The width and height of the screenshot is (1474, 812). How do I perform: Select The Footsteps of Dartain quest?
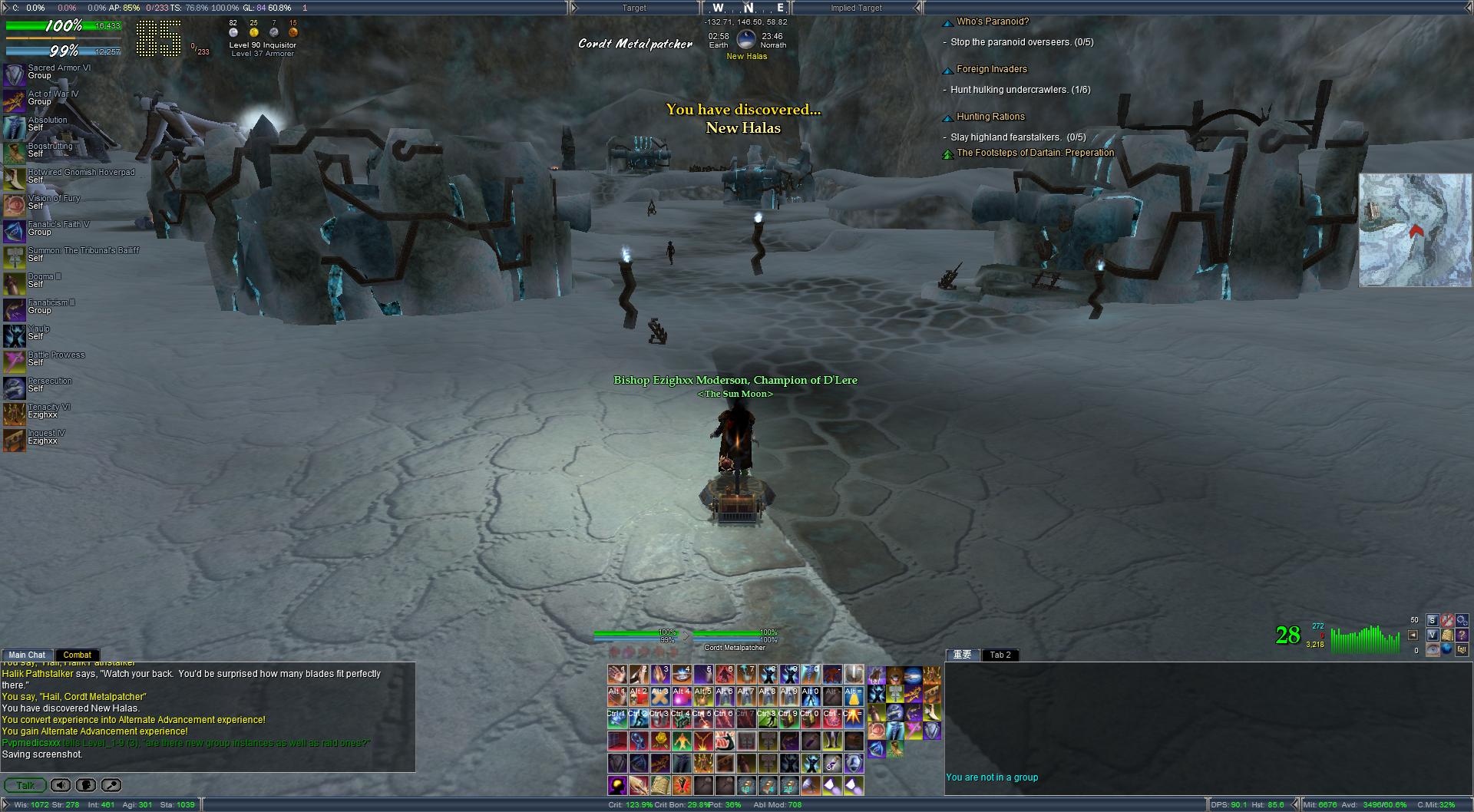[x=1035, y=153]
